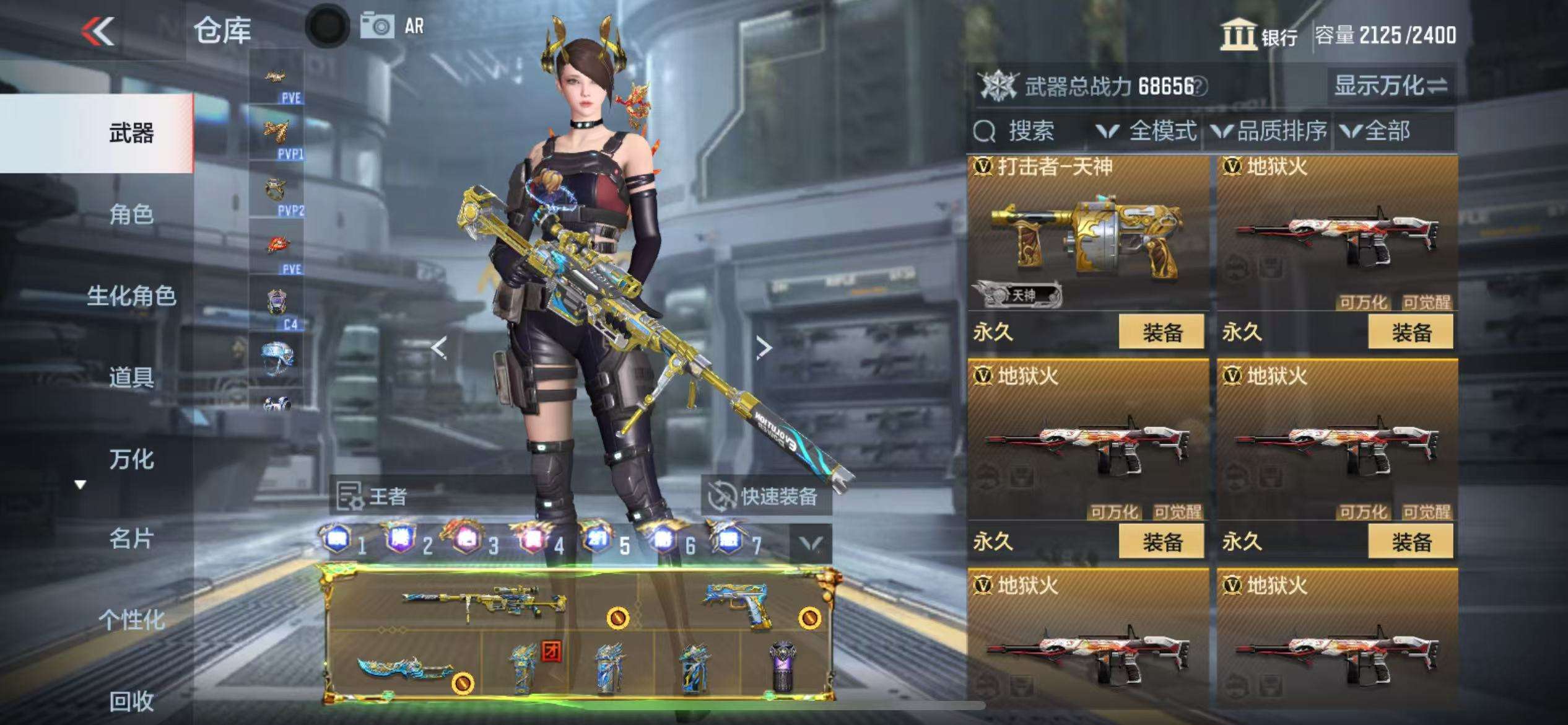Image resolution: width=1568 pixels, height=725 pixels.
Task: Equip the 打击者-天神 weapon
Action: (x=1161, y=332)
